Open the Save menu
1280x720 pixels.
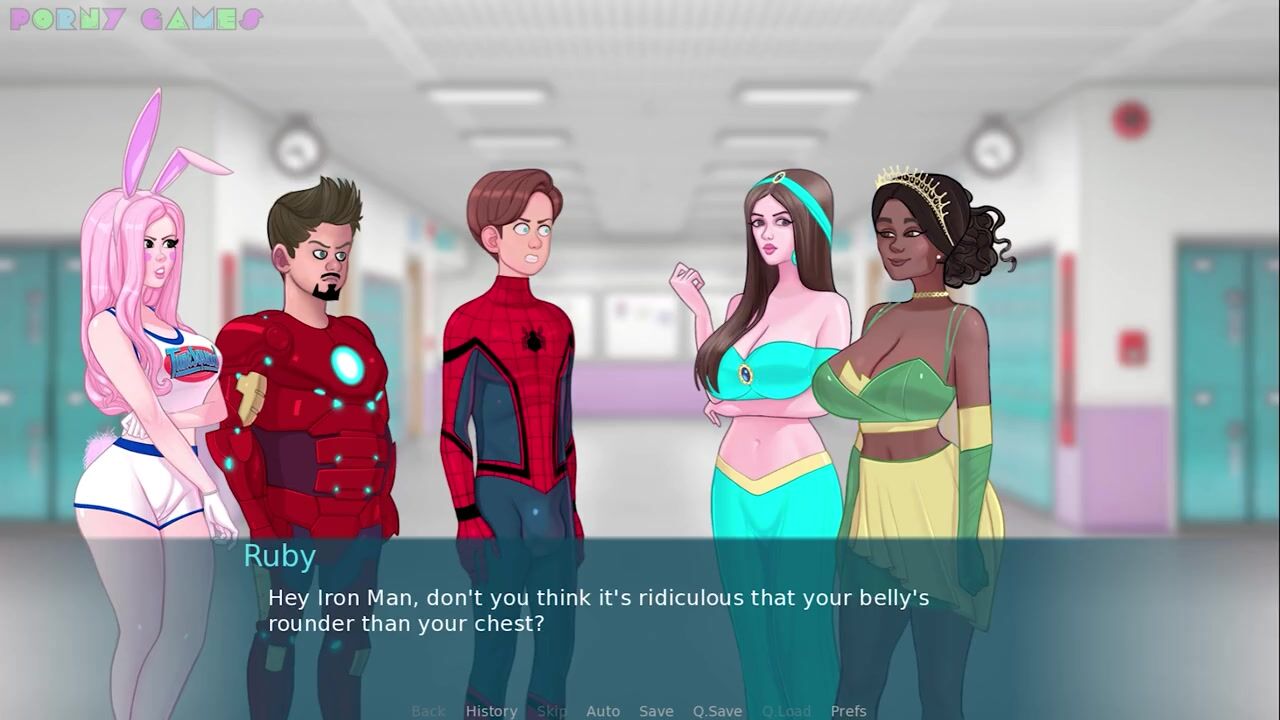656,711
